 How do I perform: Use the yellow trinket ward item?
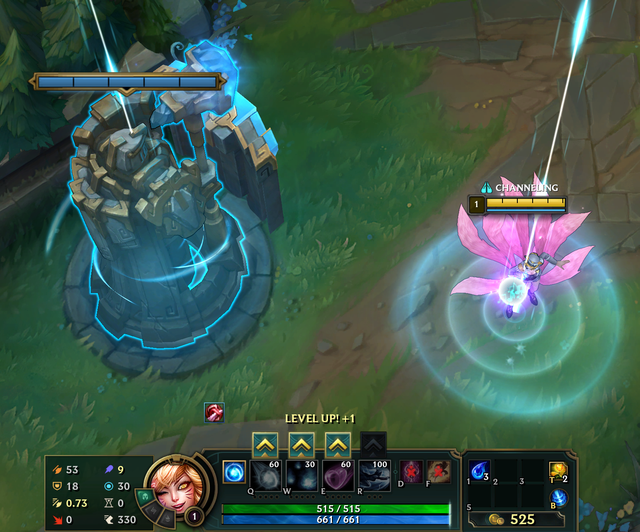tap(559, 470)
